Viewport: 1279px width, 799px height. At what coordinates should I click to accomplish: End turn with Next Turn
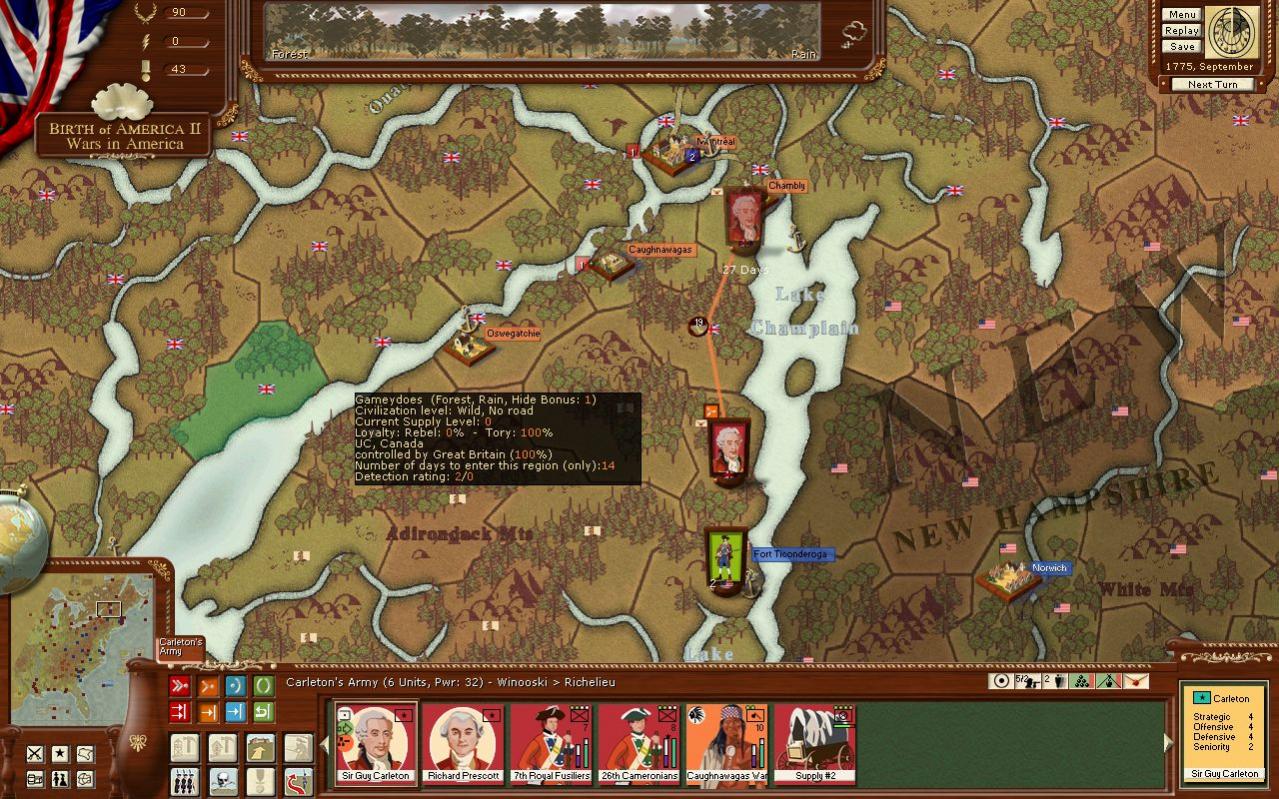click(x=1212, y=85)
